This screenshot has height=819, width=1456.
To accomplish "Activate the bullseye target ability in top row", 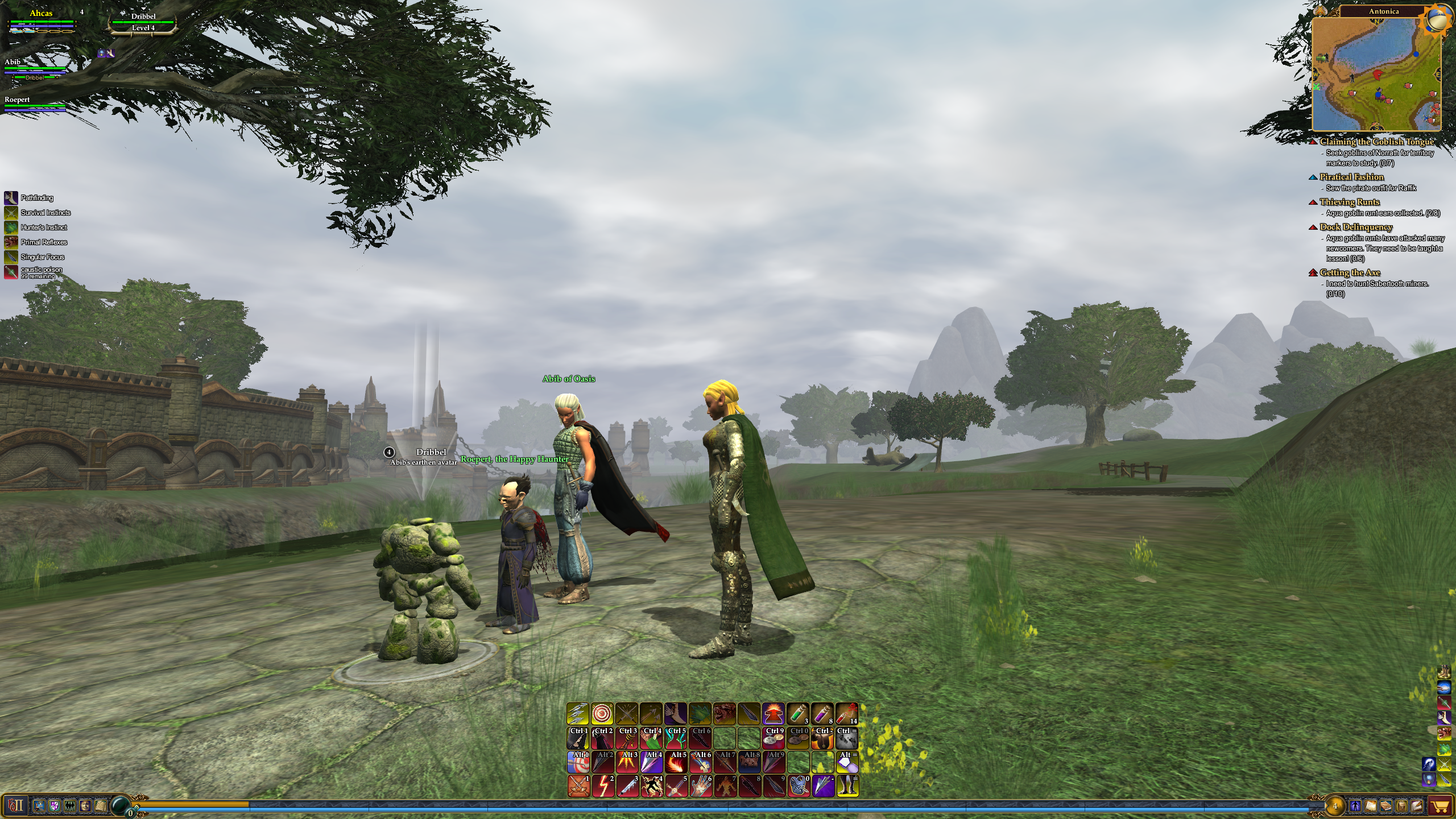I will point(602,713).
